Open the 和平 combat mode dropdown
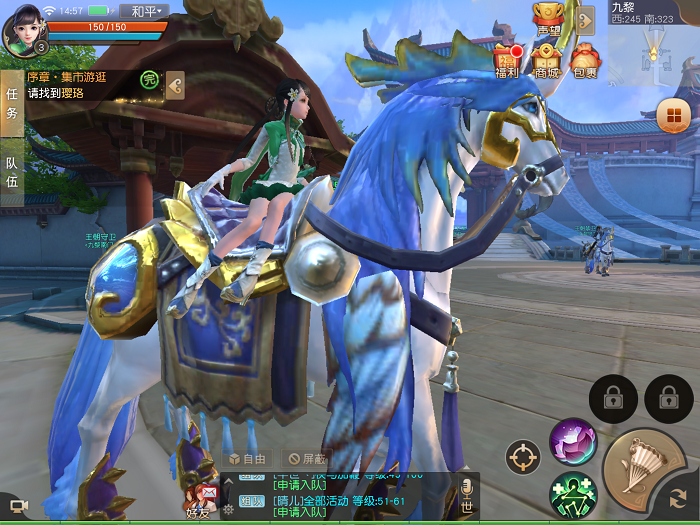 coord(148,11)
